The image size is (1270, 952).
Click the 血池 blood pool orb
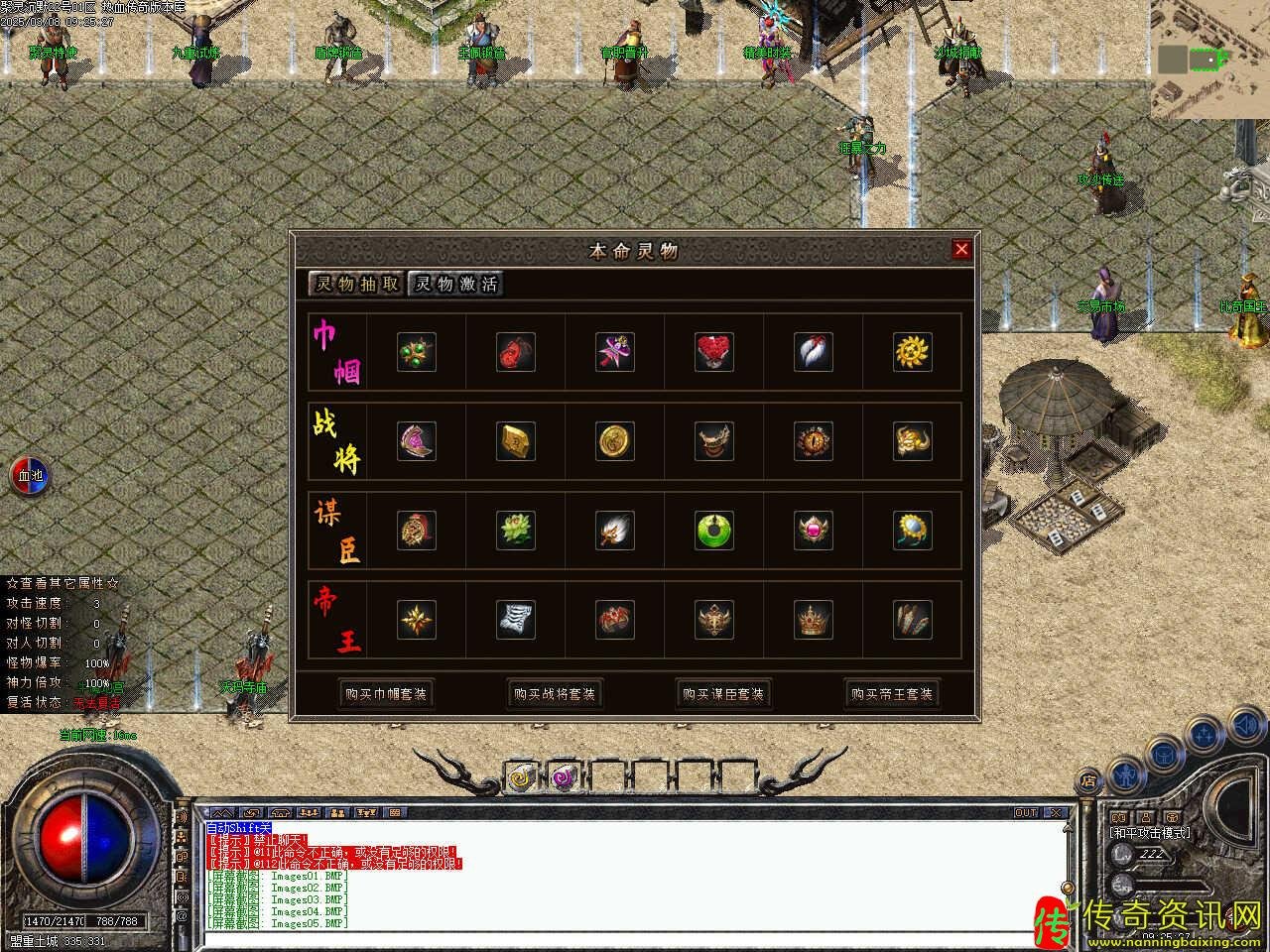coord(29,476)
